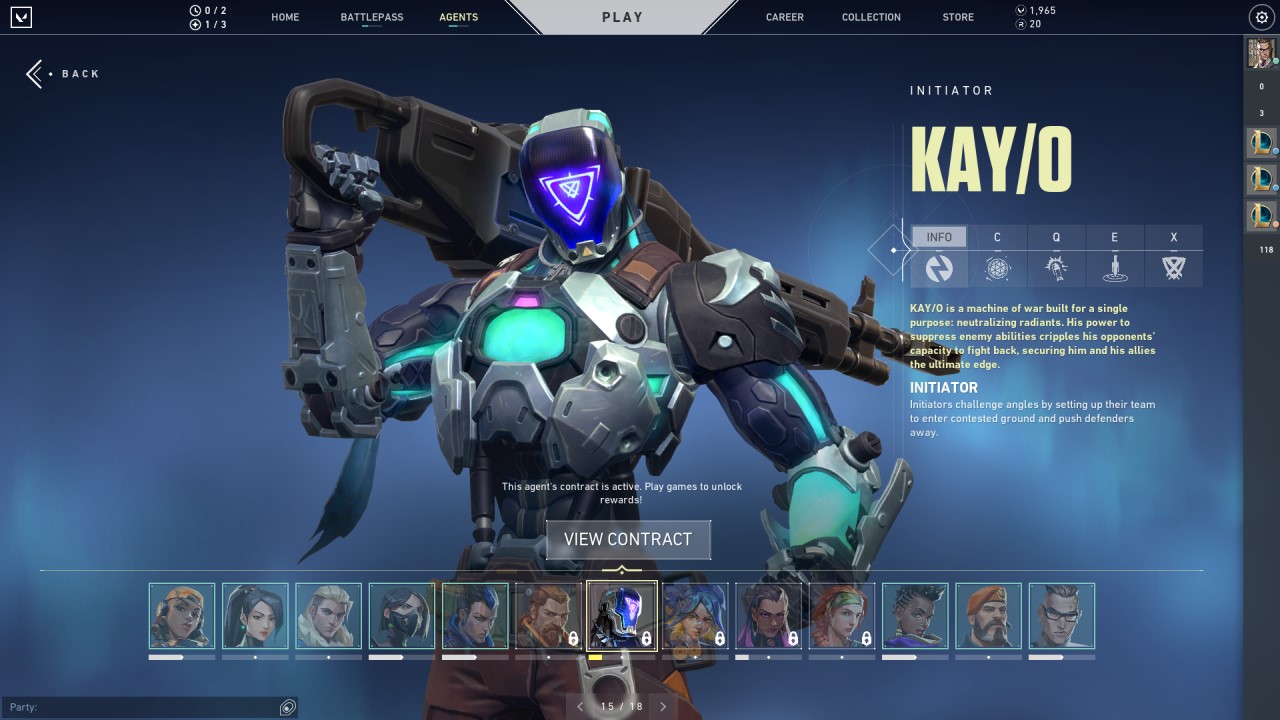Click inside the Party input field

coord(150,706)
